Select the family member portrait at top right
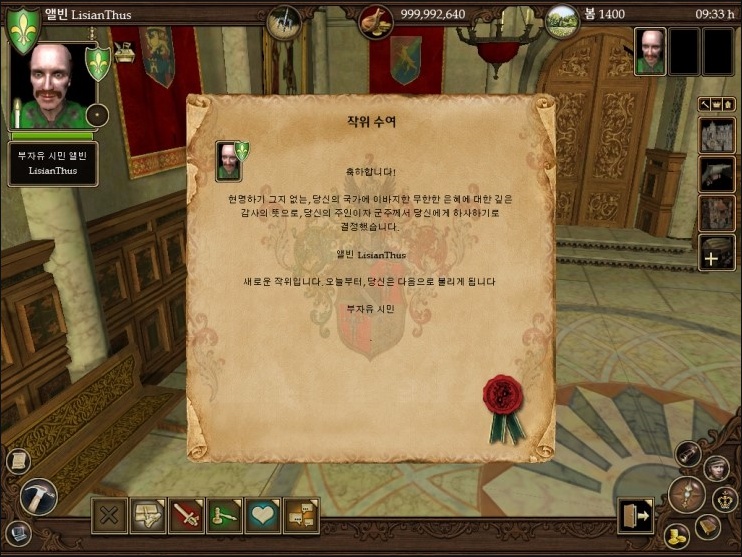The height and width of the screenshot is (557, 742). [x=650, y=51]
